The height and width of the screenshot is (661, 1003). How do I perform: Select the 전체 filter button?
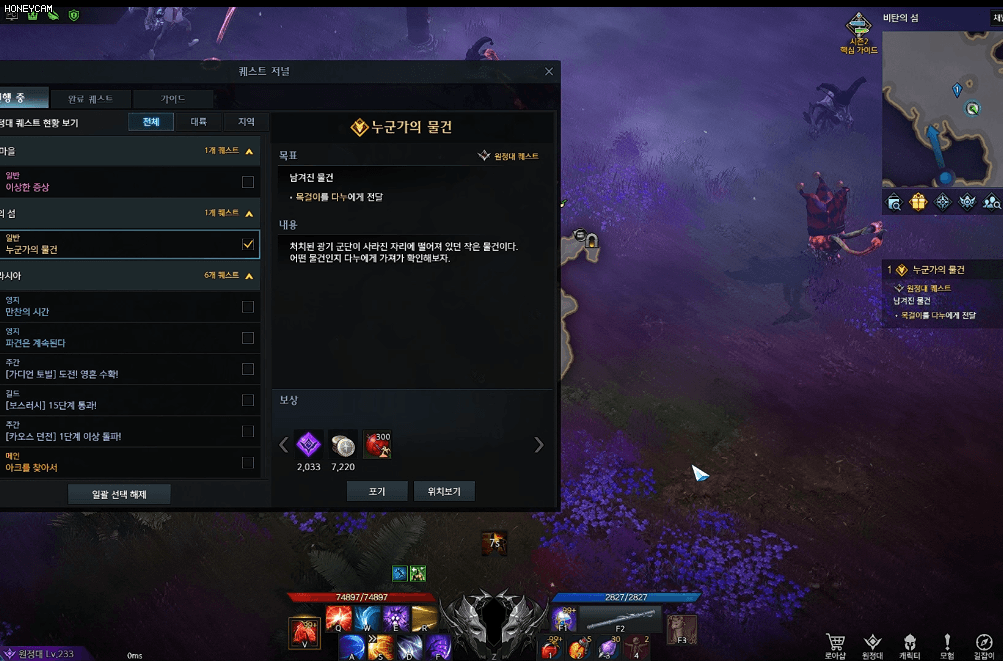coord(151,122)
